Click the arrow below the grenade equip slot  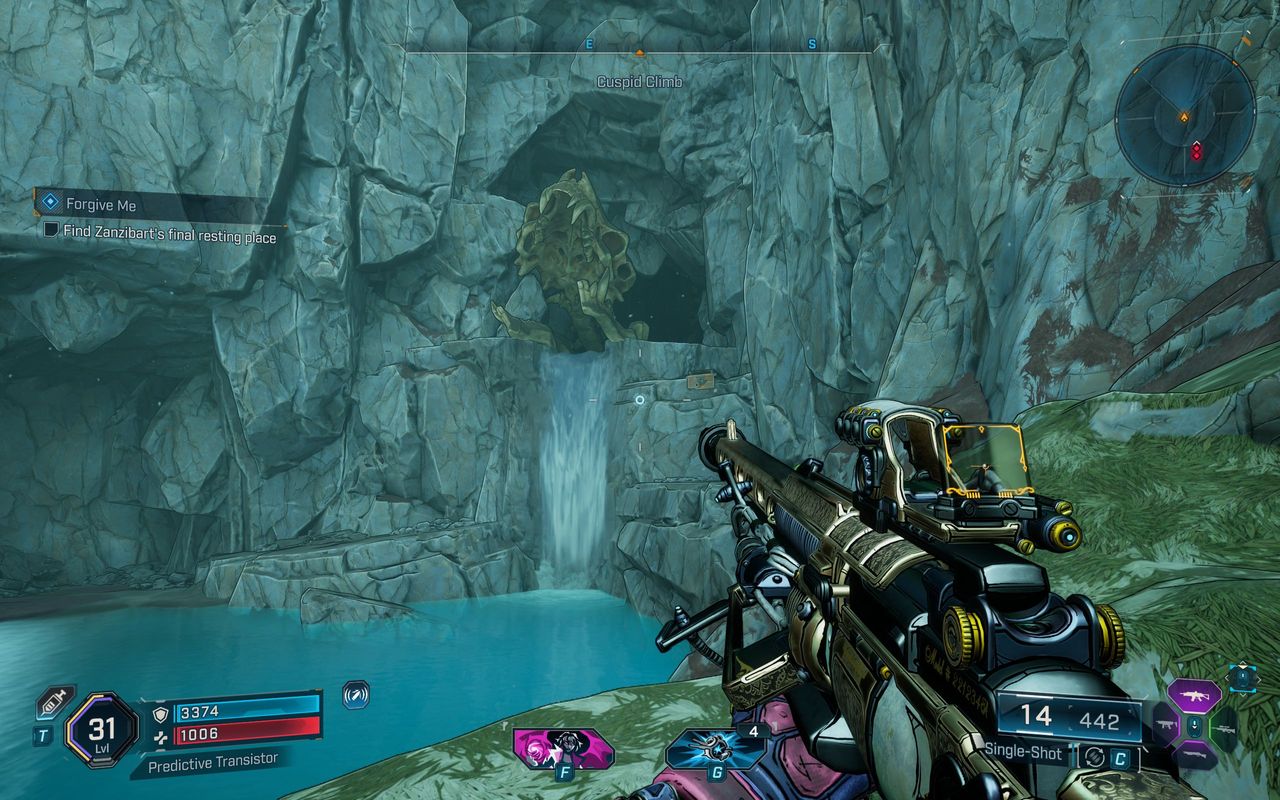[1242, 692]
